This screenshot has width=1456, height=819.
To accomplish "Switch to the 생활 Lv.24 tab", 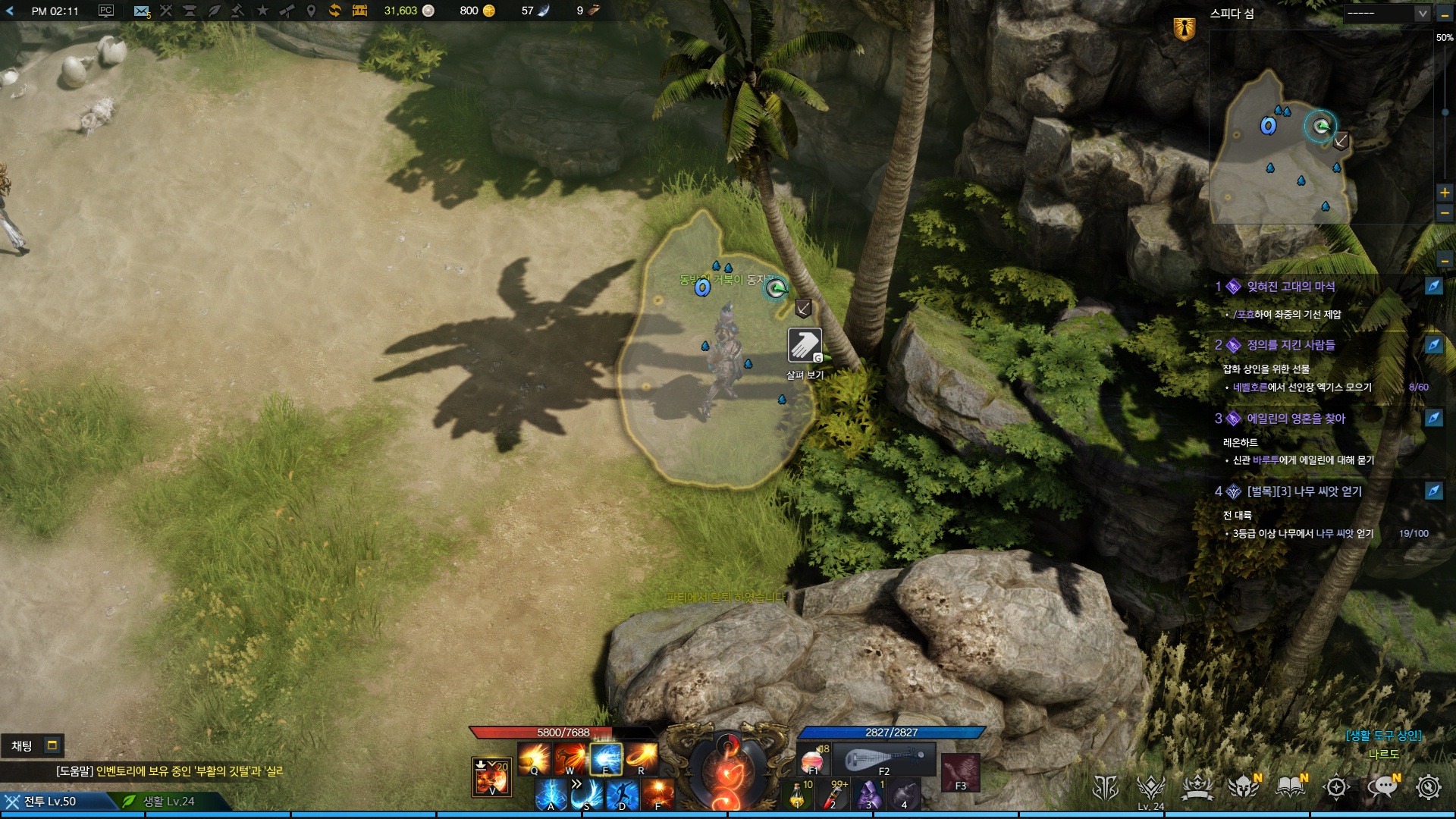I will tap(168, 802).
